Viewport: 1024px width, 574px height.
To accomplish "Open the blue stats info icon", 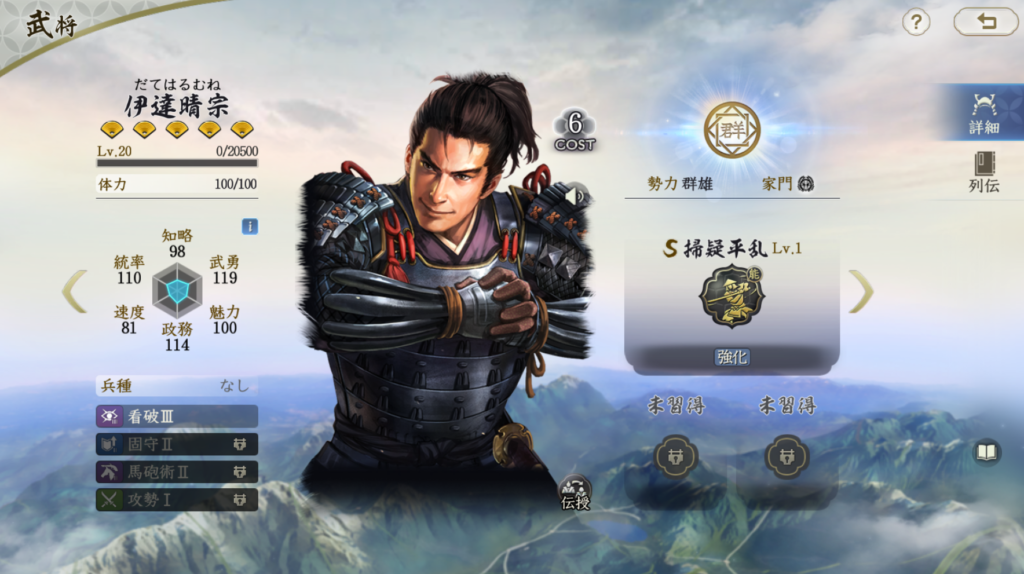I will pyautogui.click(x=249, y=227).
